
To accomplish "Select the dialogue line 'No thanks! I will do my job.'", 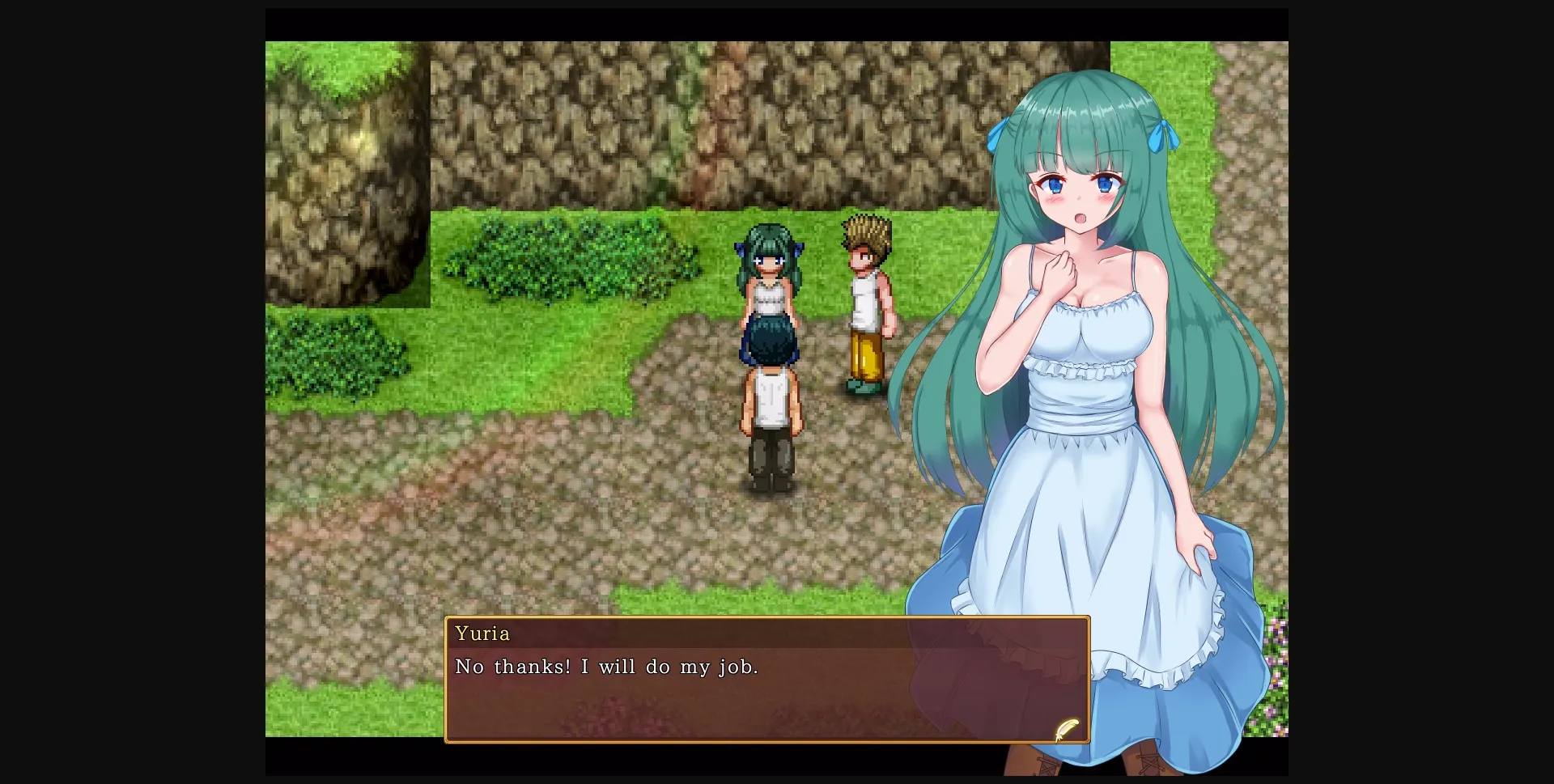I will tap(606, 667).
